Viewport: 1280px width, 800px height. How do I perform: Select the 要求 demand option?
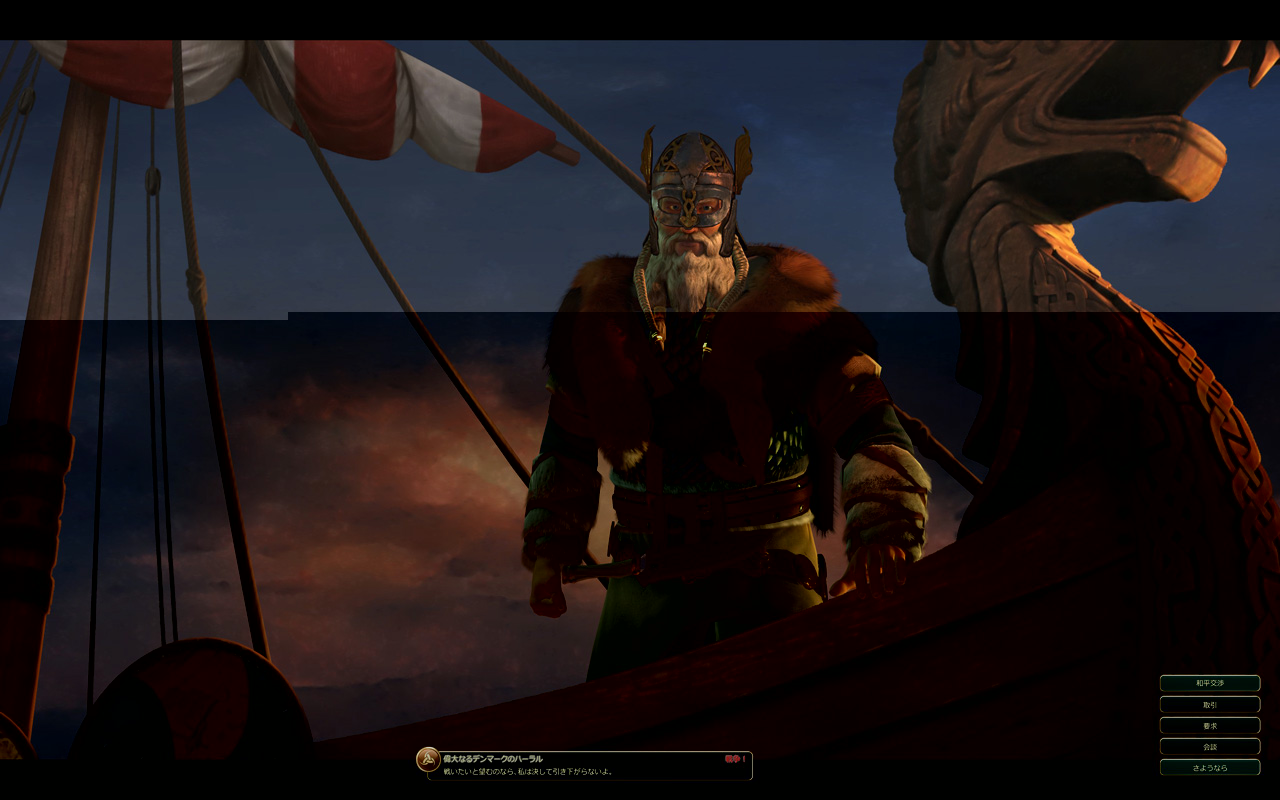click(x=1209, y=725)
